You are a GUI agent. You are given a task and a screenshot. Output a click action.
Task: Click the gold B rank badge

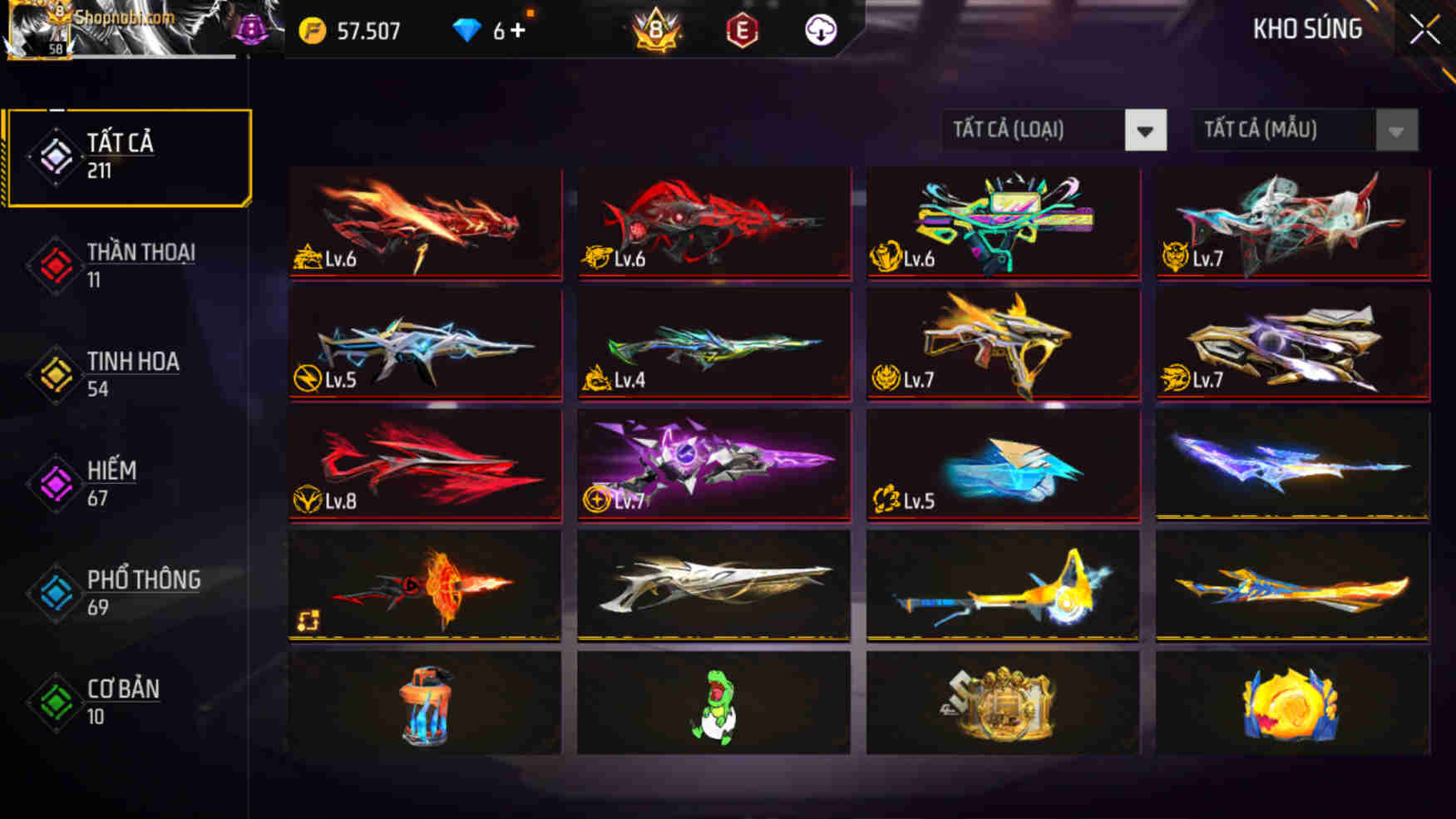pyautogui.click(x=656, y=30)
